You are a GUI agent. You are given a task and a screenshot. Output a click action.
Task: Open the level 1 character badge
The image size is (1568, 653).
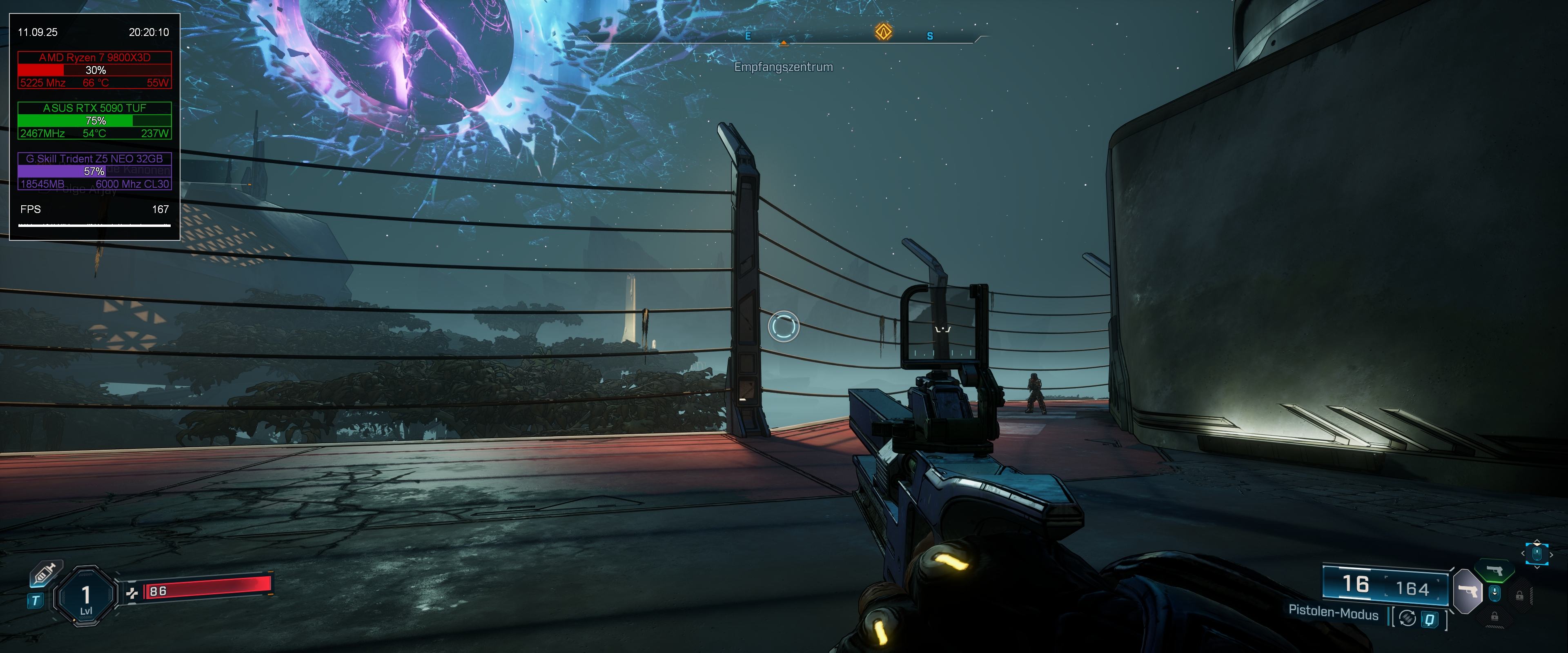86,596
